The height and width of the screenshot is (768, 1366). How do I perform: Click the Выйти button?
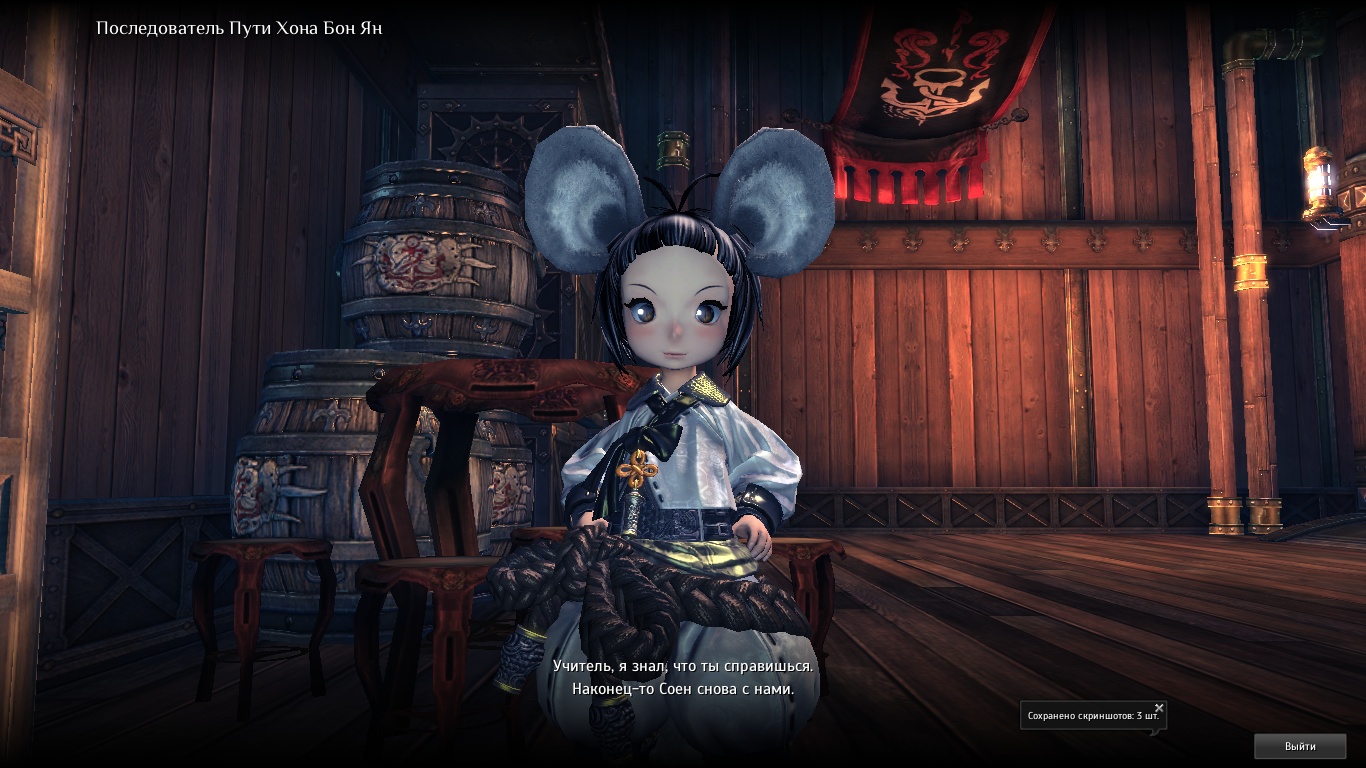(x=1300, y=746)
